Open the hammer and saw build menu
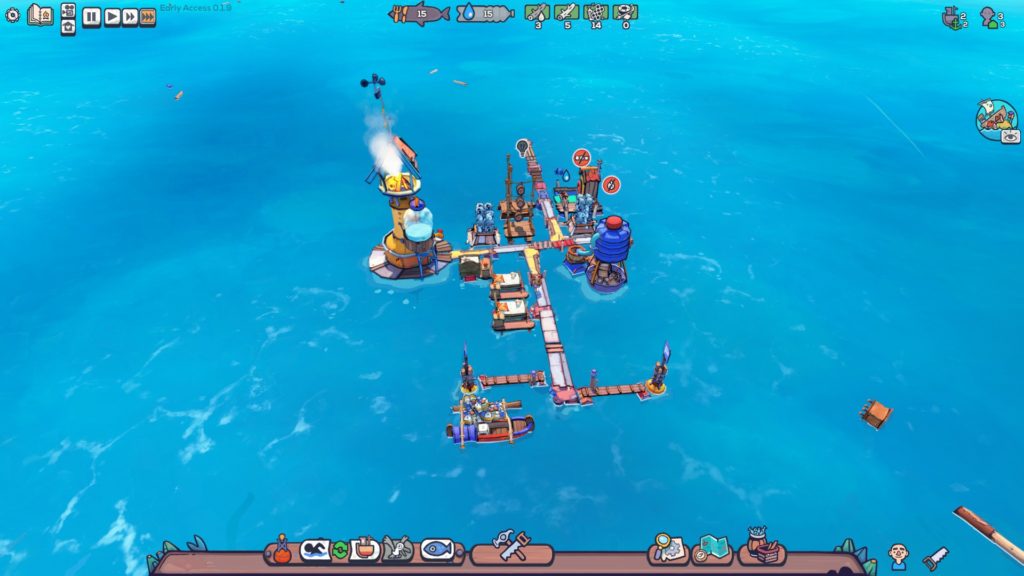This screenshot has height=576, width=1024. 511,547
